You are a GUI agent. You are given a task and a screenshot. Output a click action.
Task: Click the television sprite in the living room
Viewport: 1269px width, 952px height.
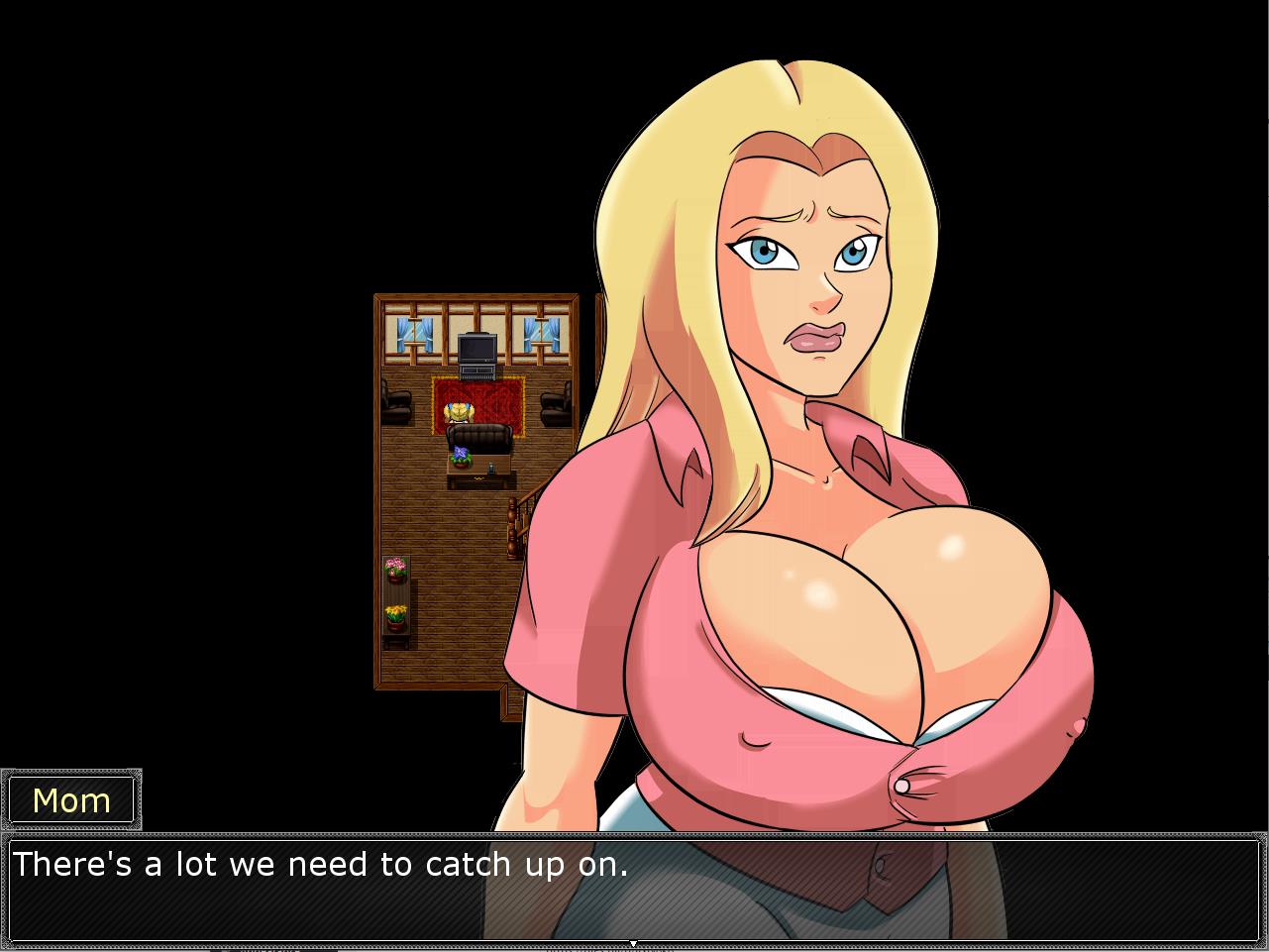[x=477, y=351]
